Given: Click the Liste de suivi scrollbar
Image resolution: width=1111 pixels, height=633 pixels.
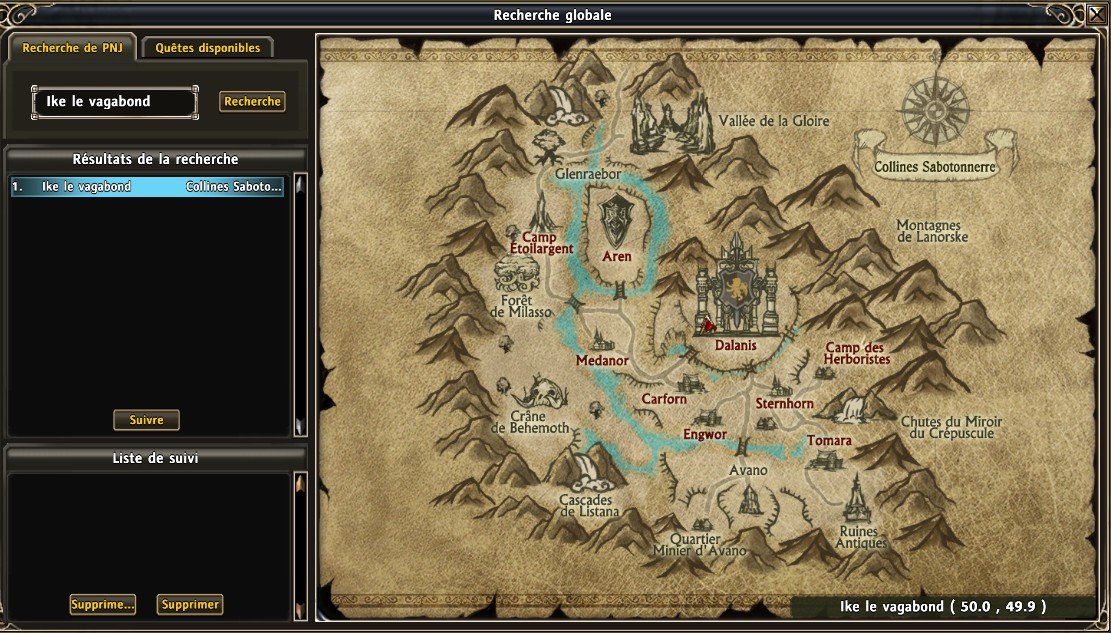Looking at the screenshot, I should click(x=299, y=545).
